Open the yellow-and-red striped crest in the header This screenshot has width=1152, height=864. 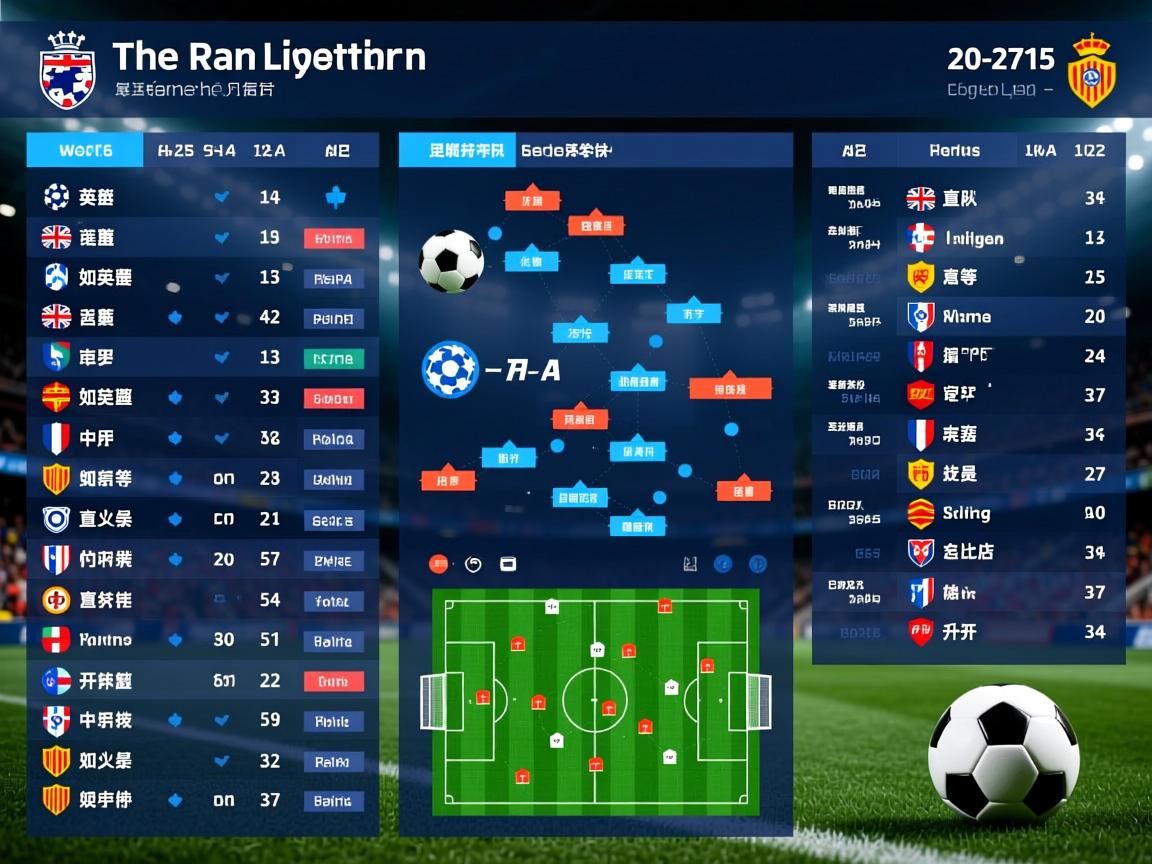1091,70
